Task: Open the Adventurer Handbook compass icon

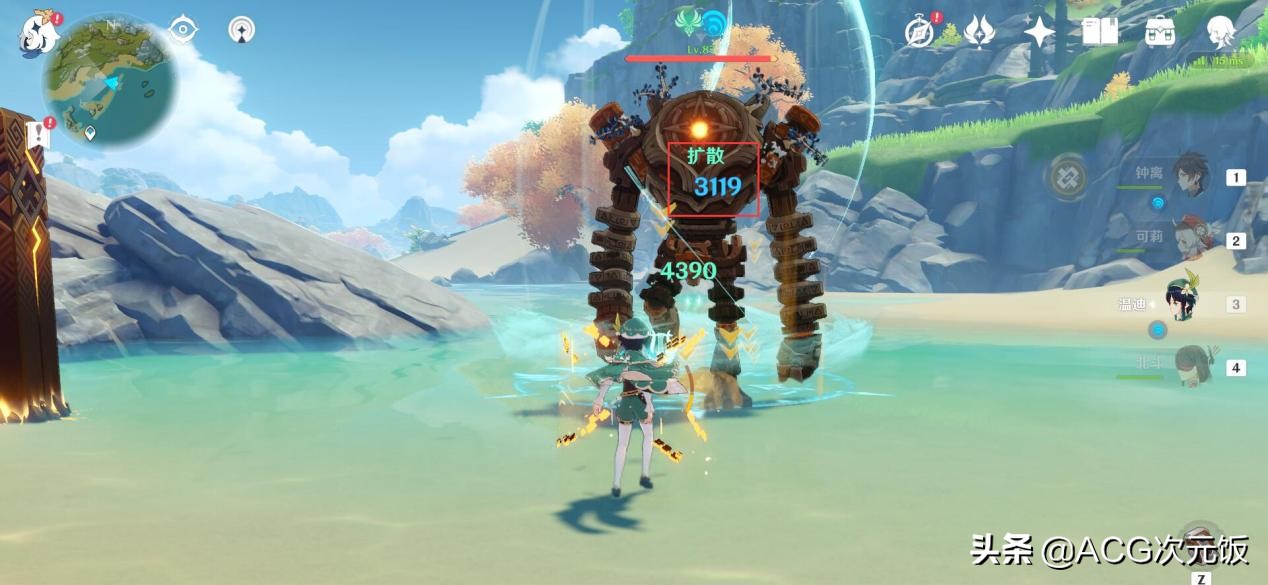Action: click(x=919, y=32)
